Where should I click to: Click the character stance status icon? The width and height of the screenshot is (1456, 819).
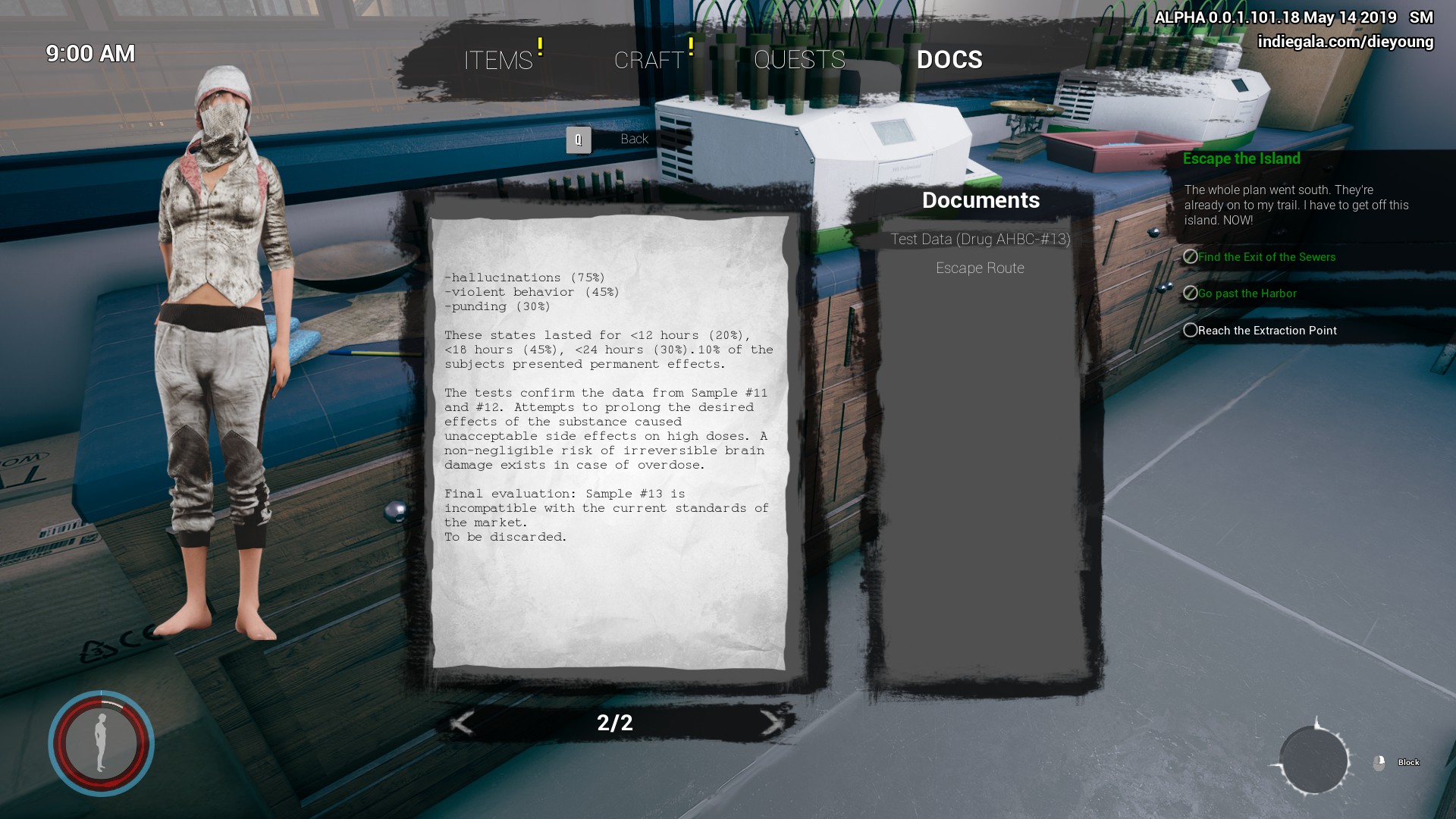tap(102, 743)
